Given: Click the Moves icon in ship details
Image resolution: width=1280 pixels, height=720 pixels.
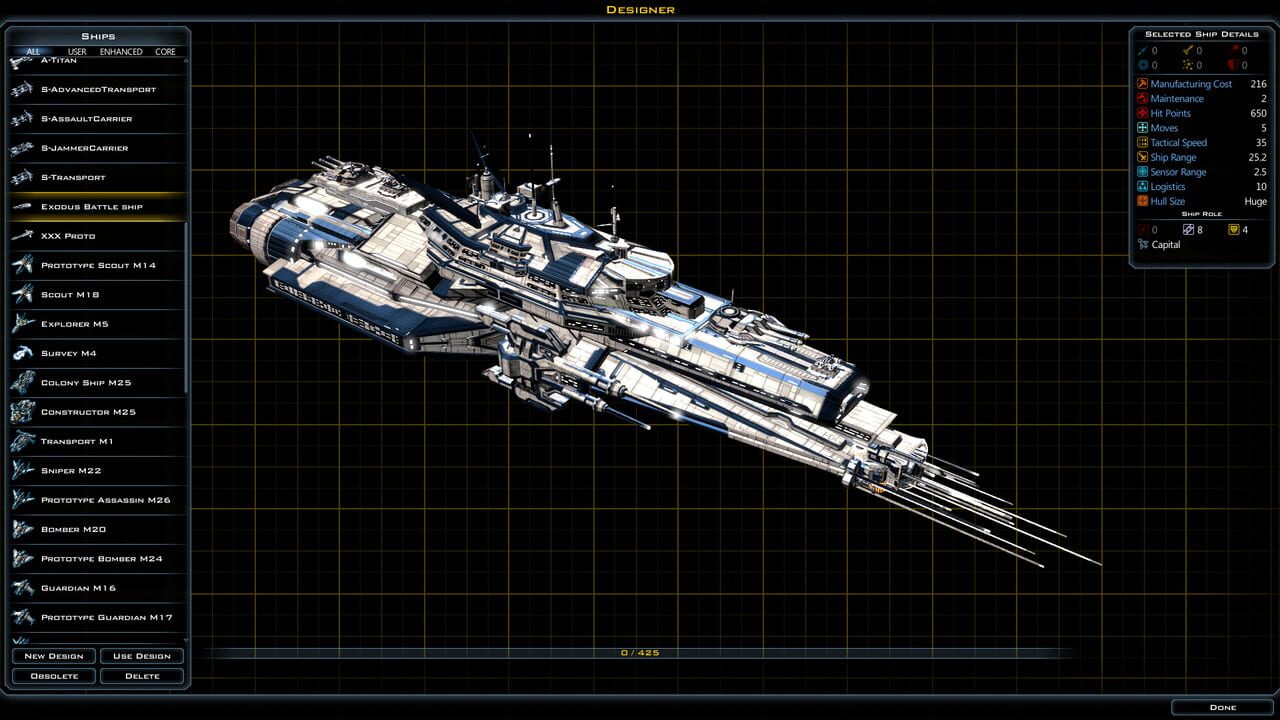Looking at the screenshot, I should tap(1141, 127).
